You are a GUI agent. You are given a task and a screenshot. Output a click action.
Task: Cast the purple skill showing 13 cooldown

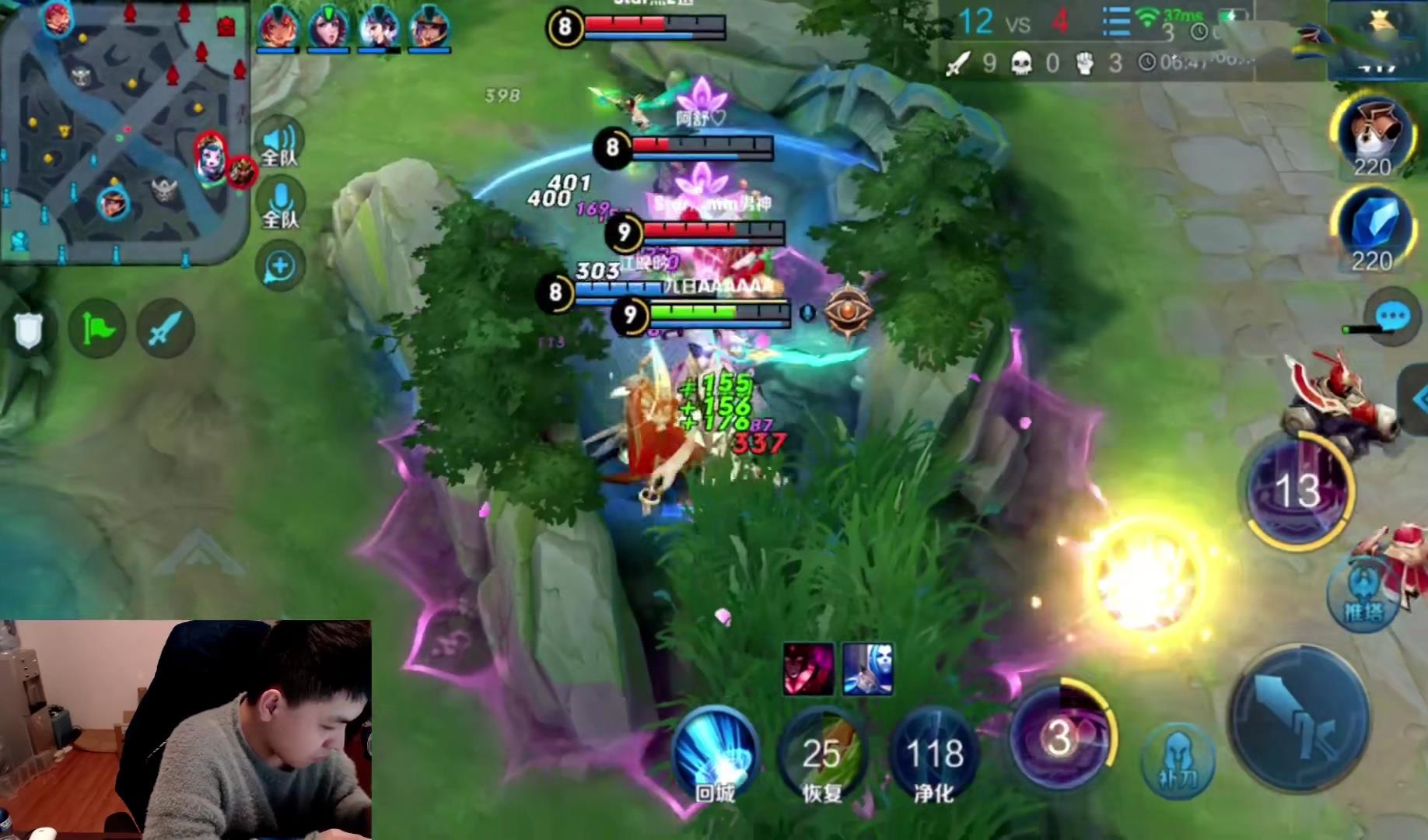click(1297, 490)
